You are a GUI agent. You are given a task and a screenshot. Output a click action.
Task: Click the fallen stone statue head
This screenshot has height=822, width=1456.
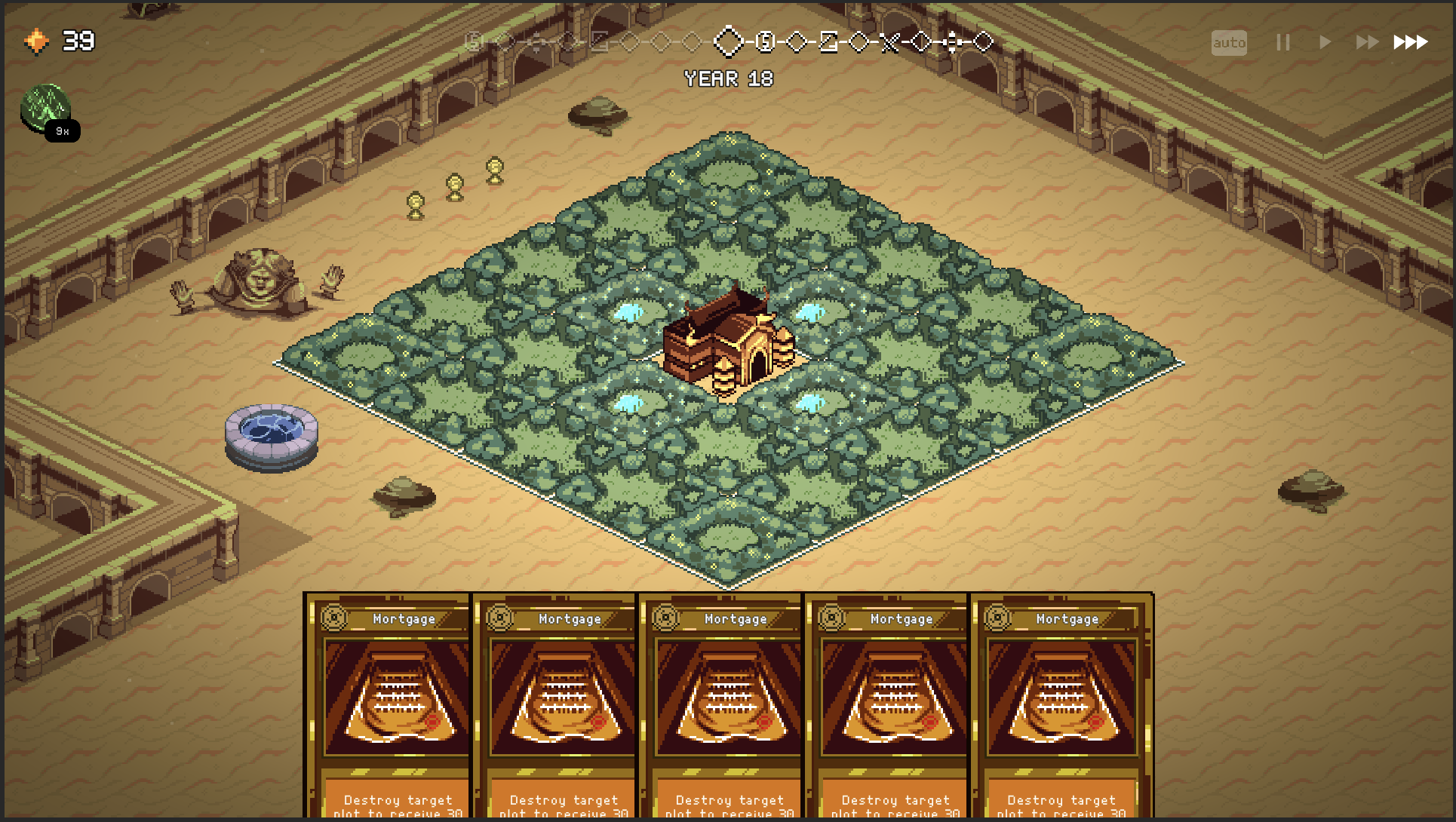pyautogui.click(x=260, y=283)
